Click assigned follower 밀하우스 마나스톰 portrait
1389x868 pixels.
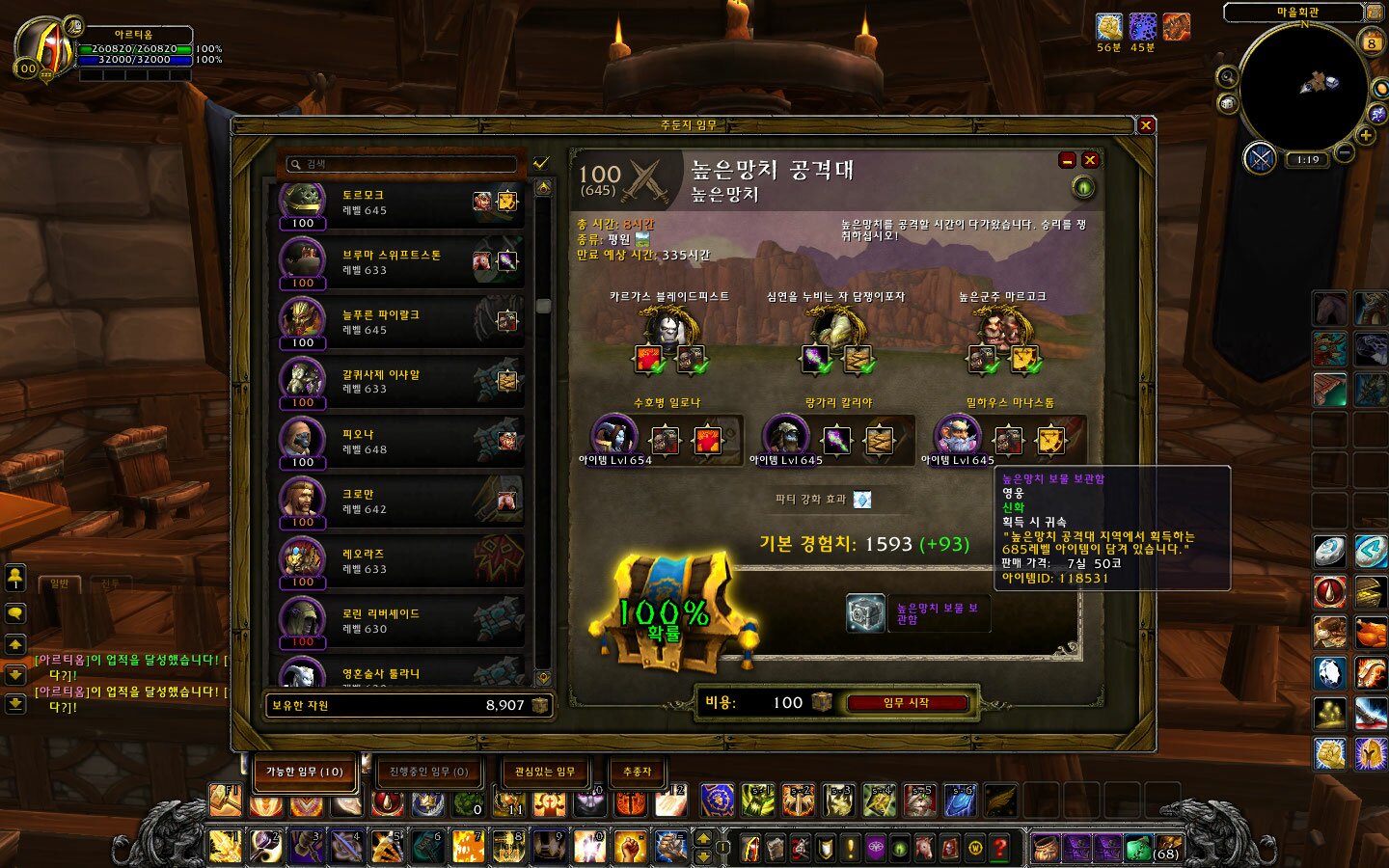(x=957, y=437)
